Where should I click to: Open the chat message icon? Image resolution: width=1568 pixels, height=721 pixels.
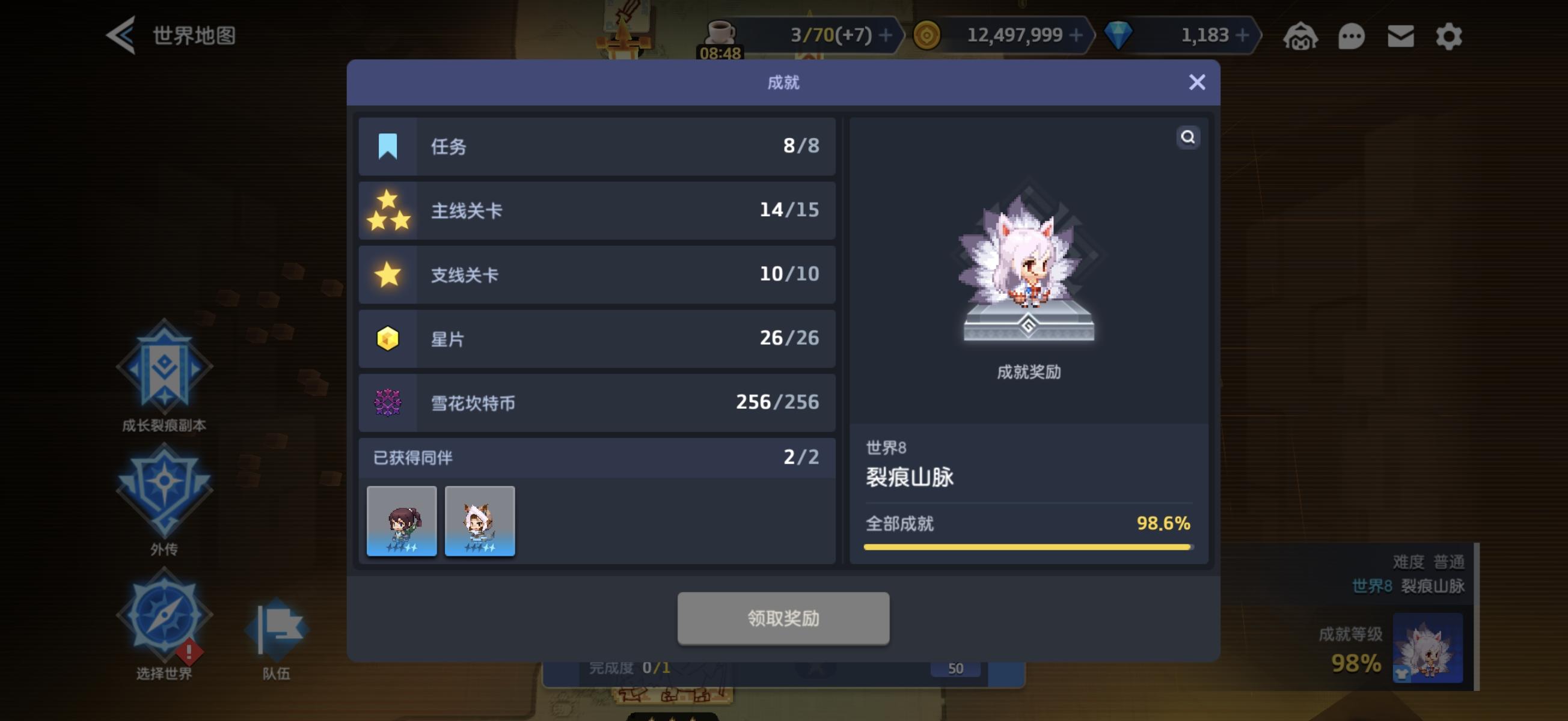1352,36
